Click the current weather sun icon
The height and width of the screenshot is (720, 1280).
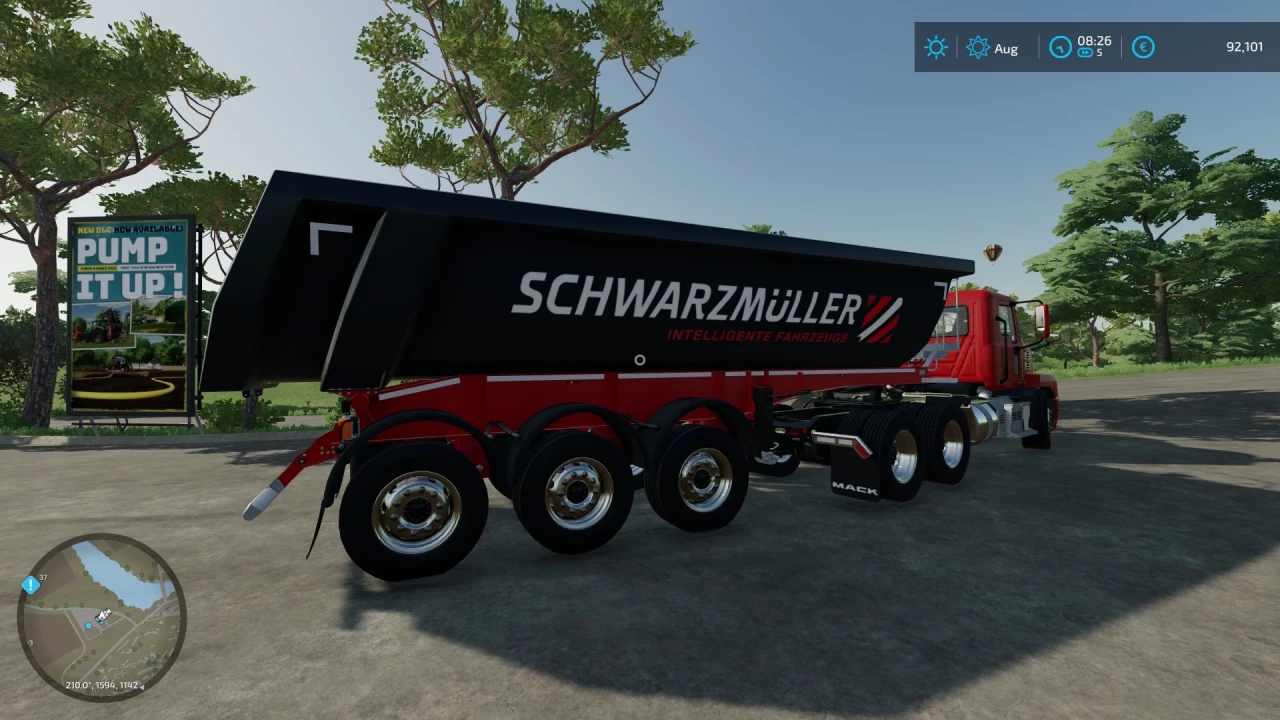[x=935, y=46]
